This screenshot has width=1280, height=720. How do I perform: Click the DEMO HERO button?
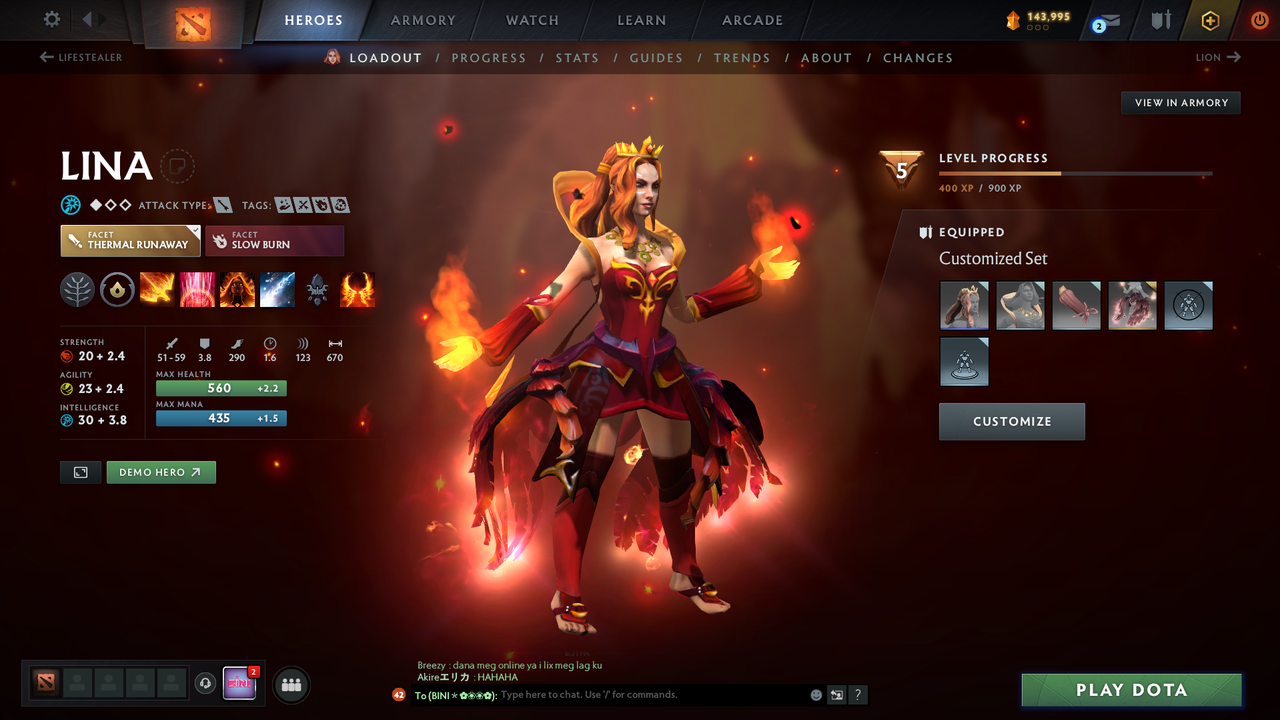coord(160,471)
